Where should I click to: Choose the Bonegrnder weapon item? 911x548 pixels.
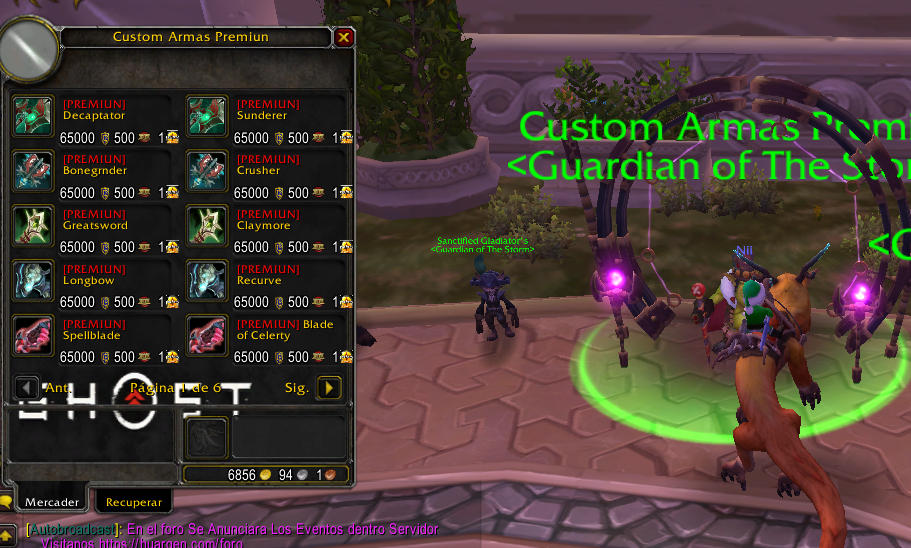click(x=34, y=171)
